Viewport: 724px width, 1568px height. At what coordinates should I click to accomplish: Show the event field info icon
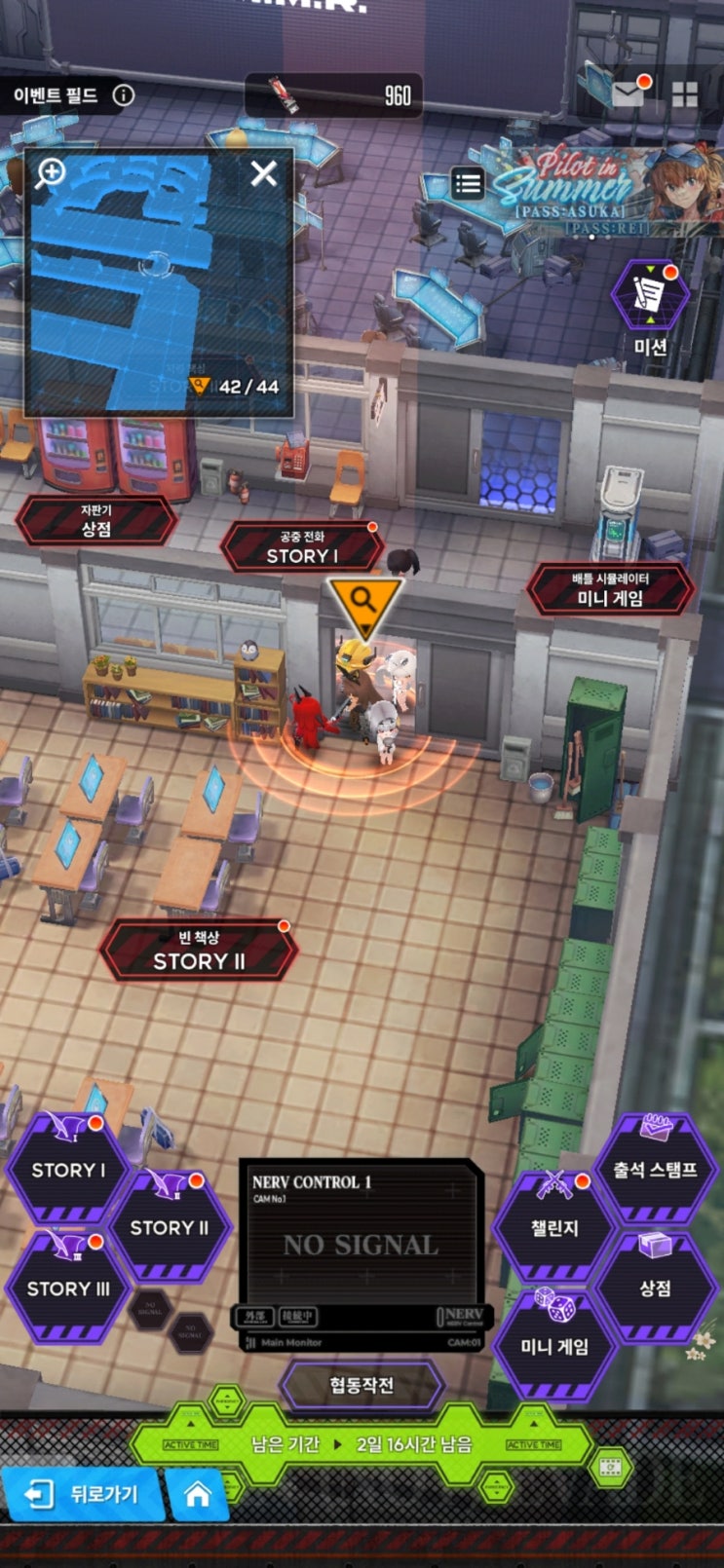124,95
